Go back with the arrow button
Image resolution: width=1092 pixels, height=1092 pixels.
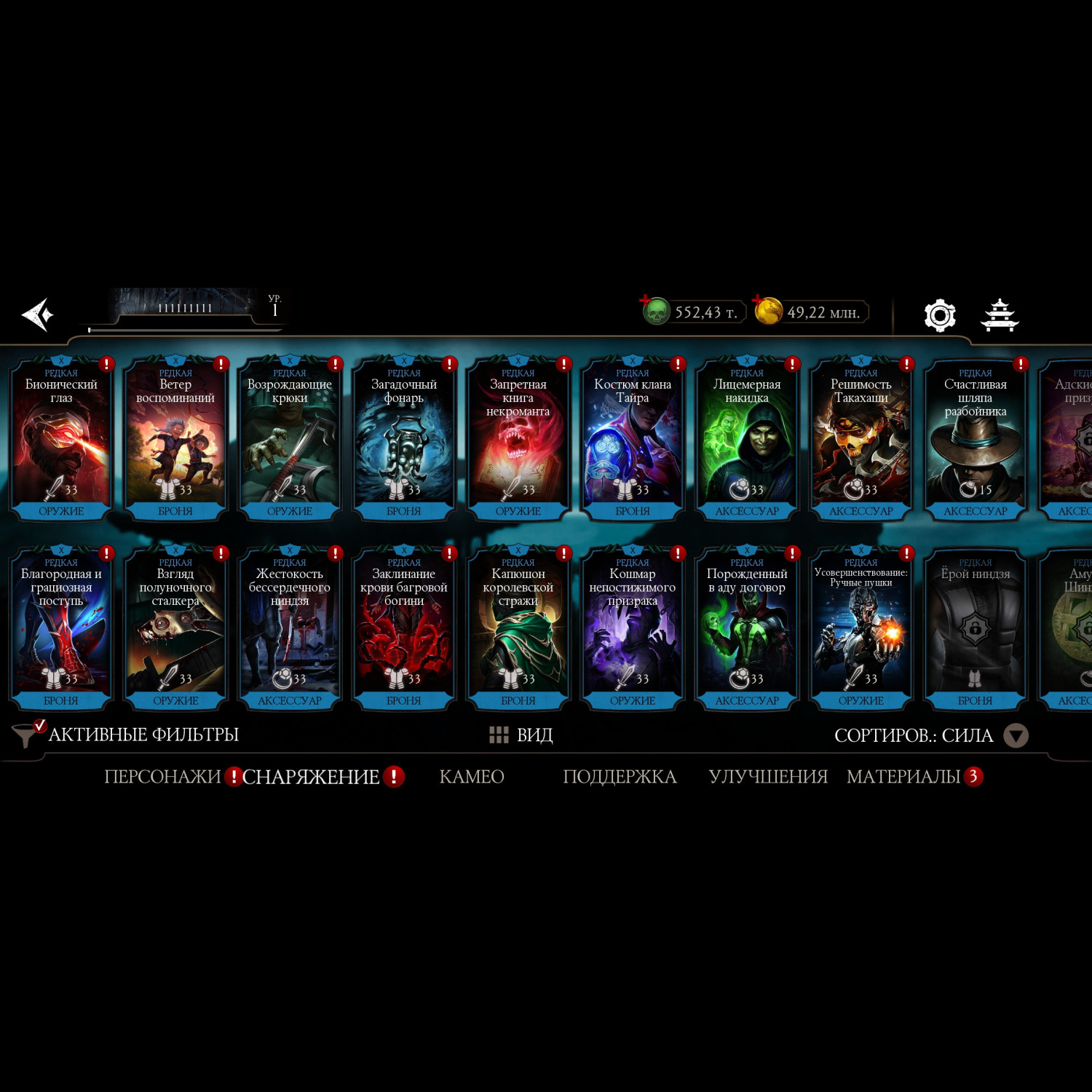(38, 314)
